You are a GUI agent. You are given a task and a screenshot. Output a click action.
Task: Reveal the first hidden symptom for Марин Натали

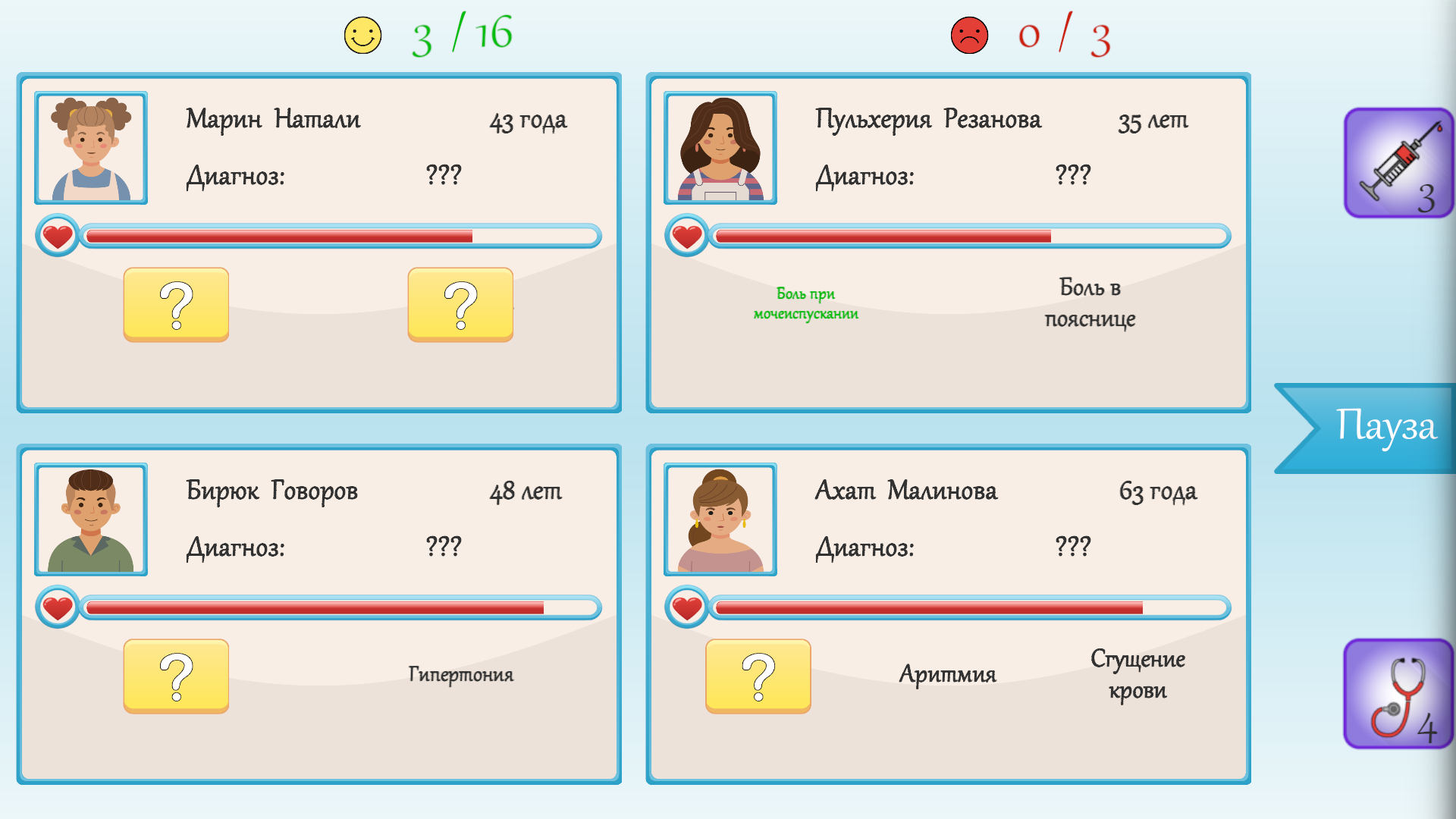tap(176, 305)
